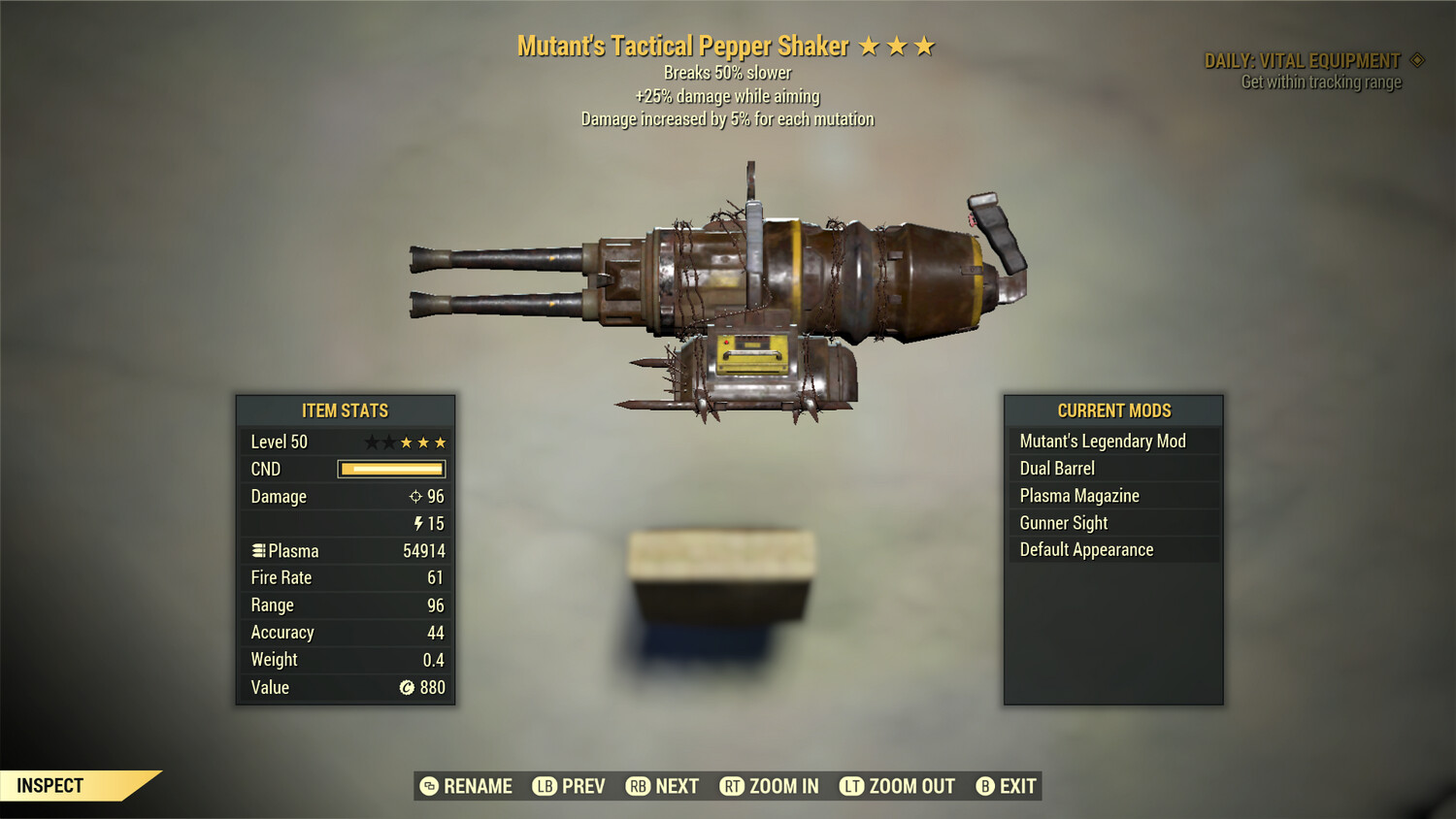Select the CURRENT MODS panel header
The height and width of the screenshot is (819, 1456).
pos(1112,410)
